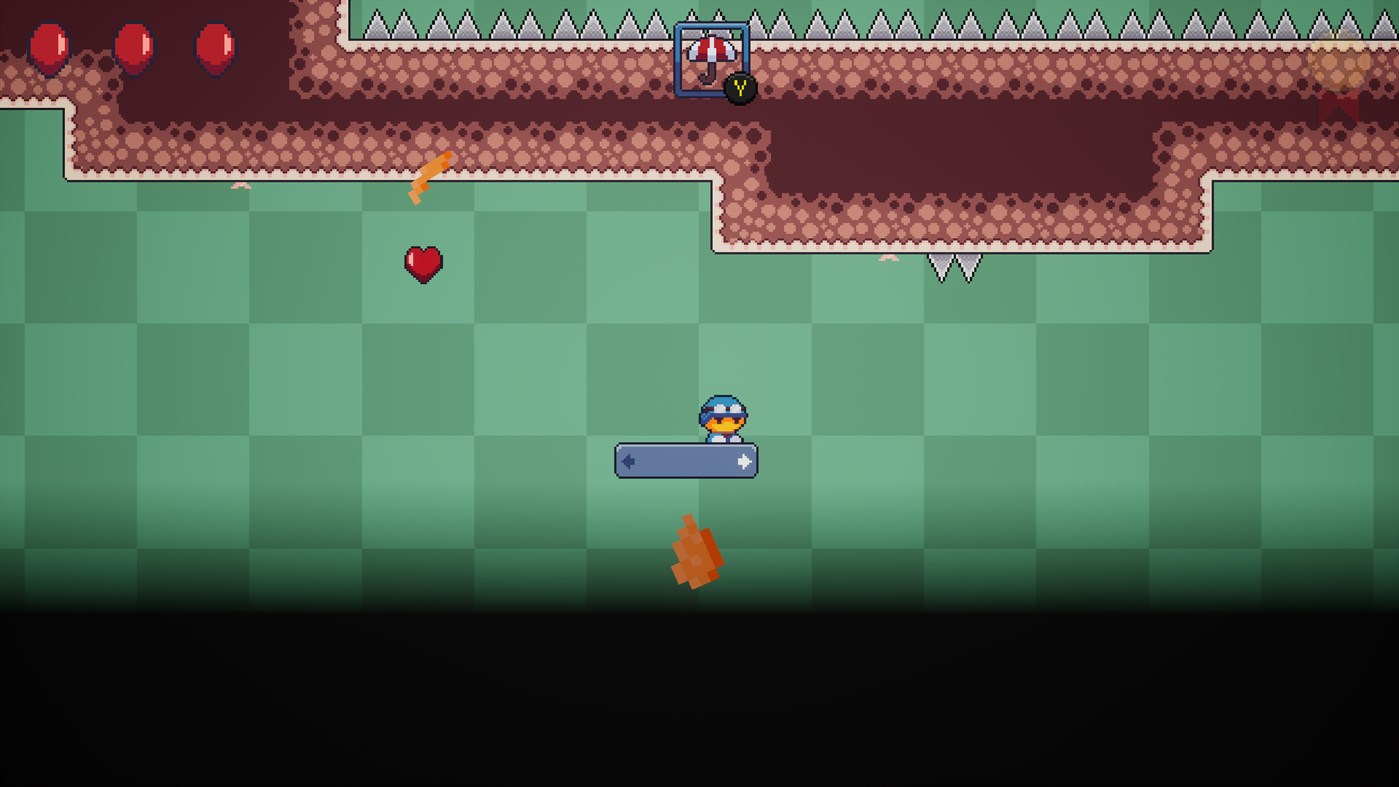Click the right arrow on the moving platform
Viewport: 1399px width, 787px height.
[x=743, y=460]
